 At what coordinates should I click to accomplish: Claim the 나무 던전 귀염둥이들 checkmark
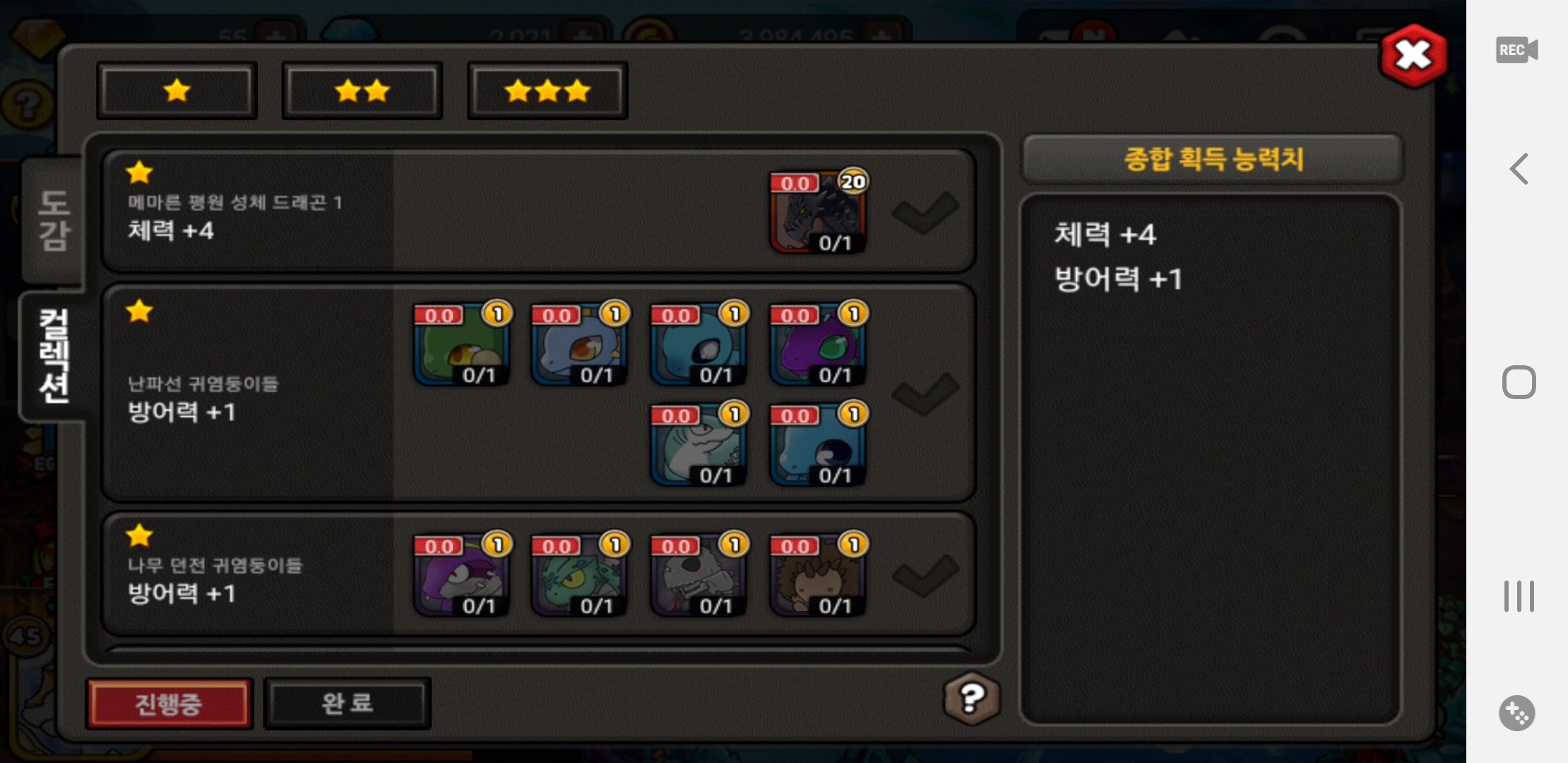pyautogui.click(x=925, y=575)
